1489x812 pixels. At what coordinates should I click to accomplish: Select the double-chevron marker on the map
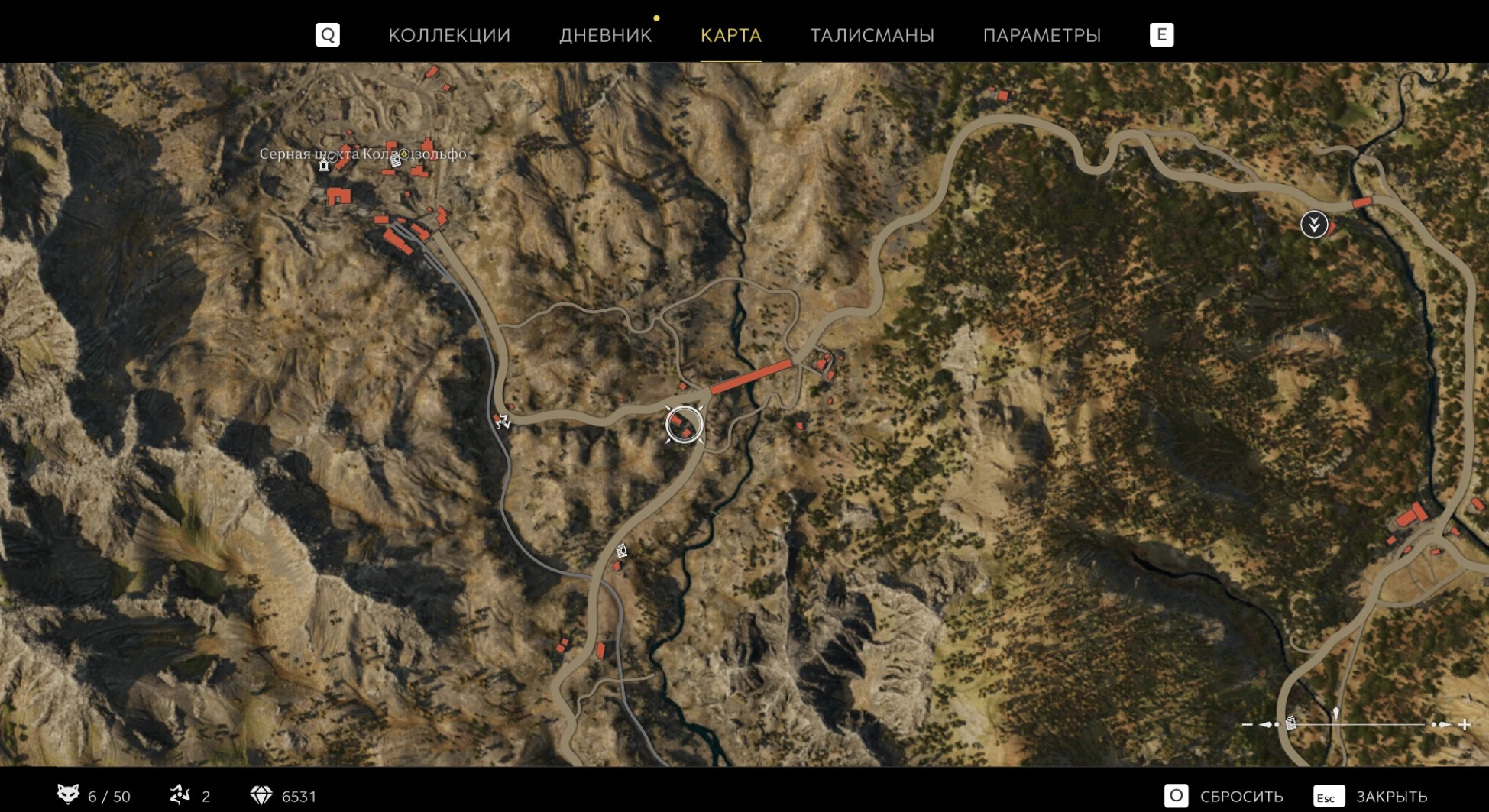point(1314,225)
